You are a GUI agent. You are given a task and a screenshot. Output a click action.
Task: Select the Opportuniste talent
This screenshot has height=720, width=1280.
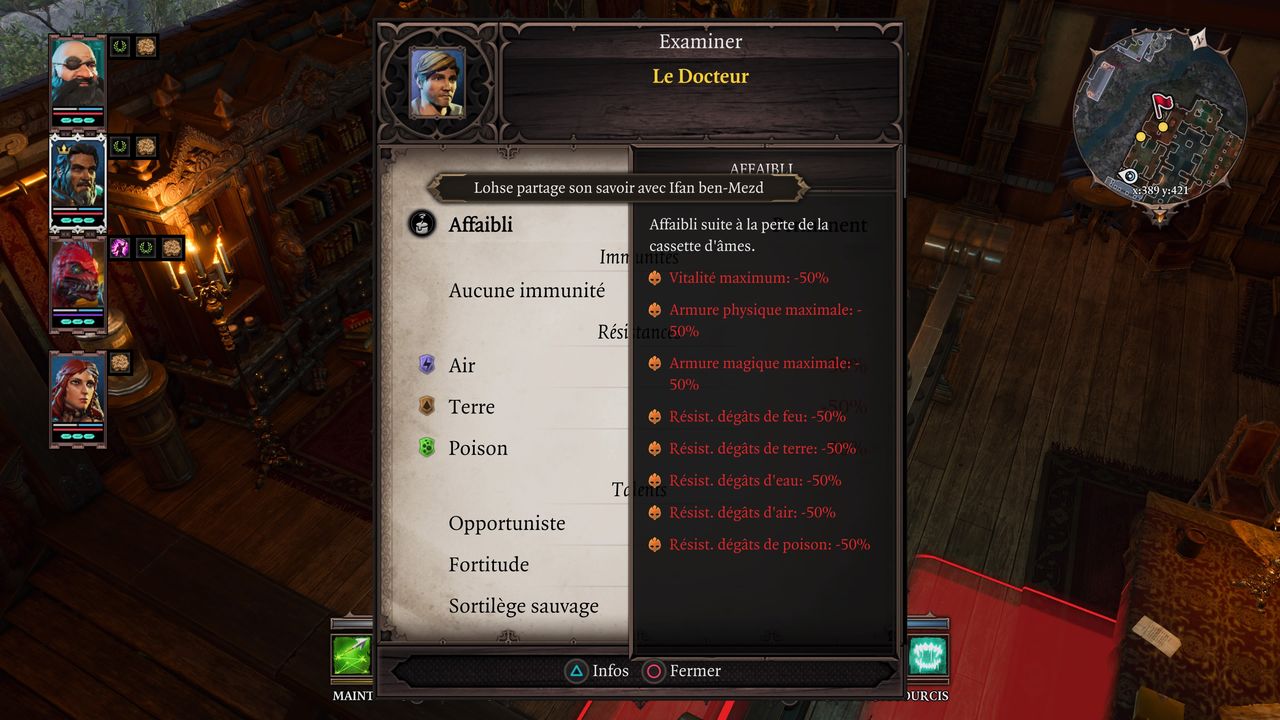pos(507,523)
